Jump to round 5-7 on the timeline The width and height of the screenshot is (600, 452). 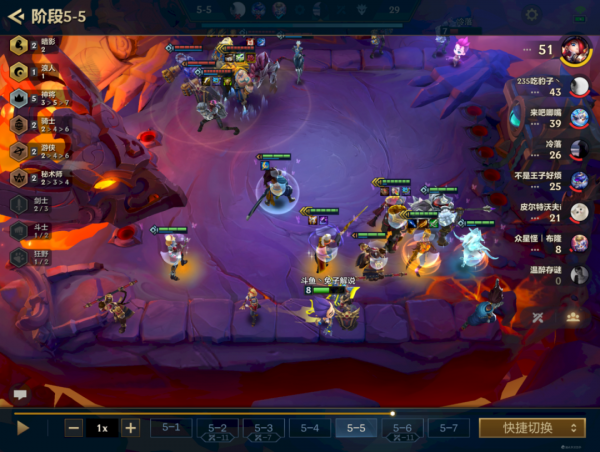point(448,428)
